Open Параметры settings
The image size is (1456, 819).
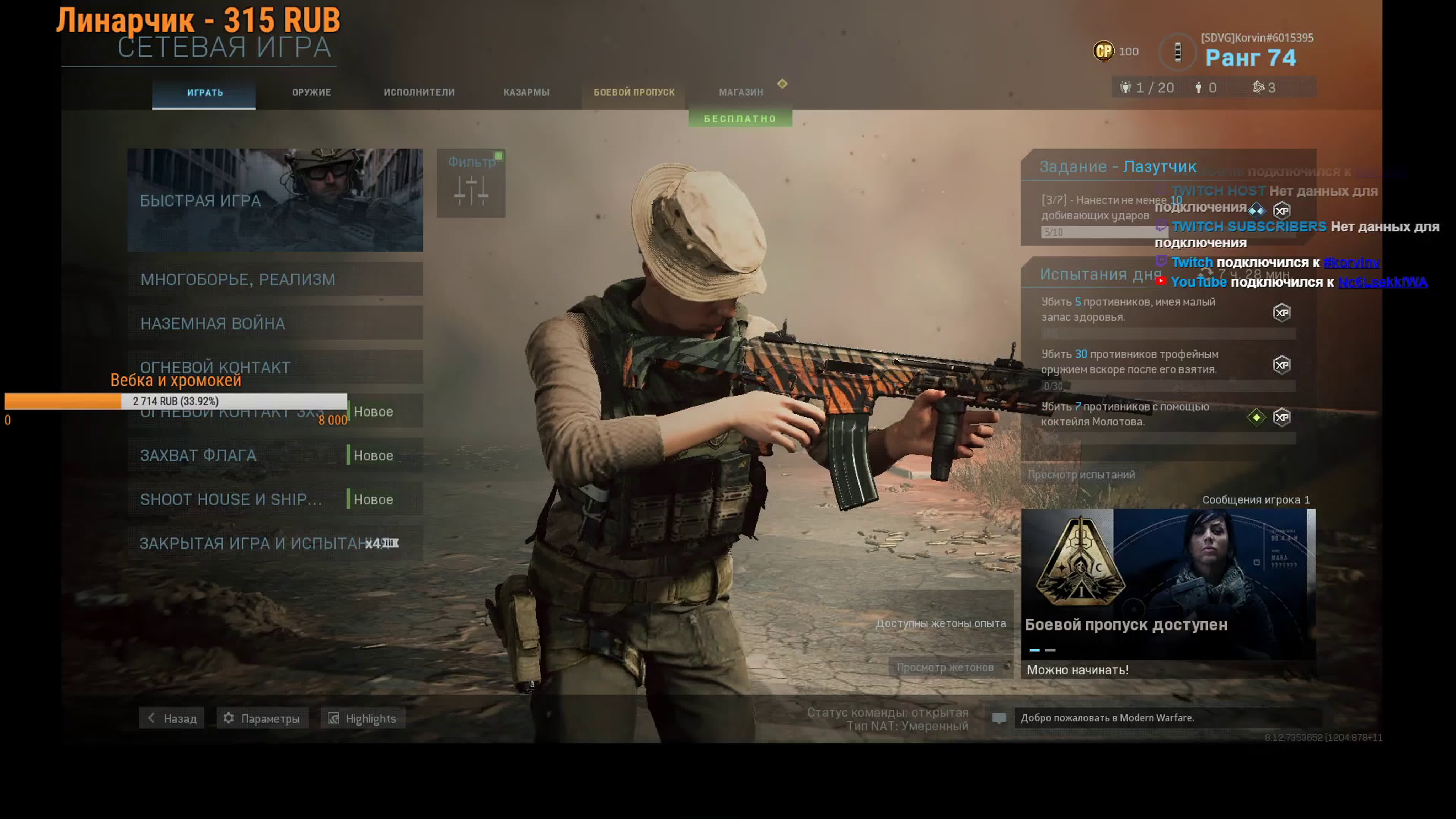[262, 718]
